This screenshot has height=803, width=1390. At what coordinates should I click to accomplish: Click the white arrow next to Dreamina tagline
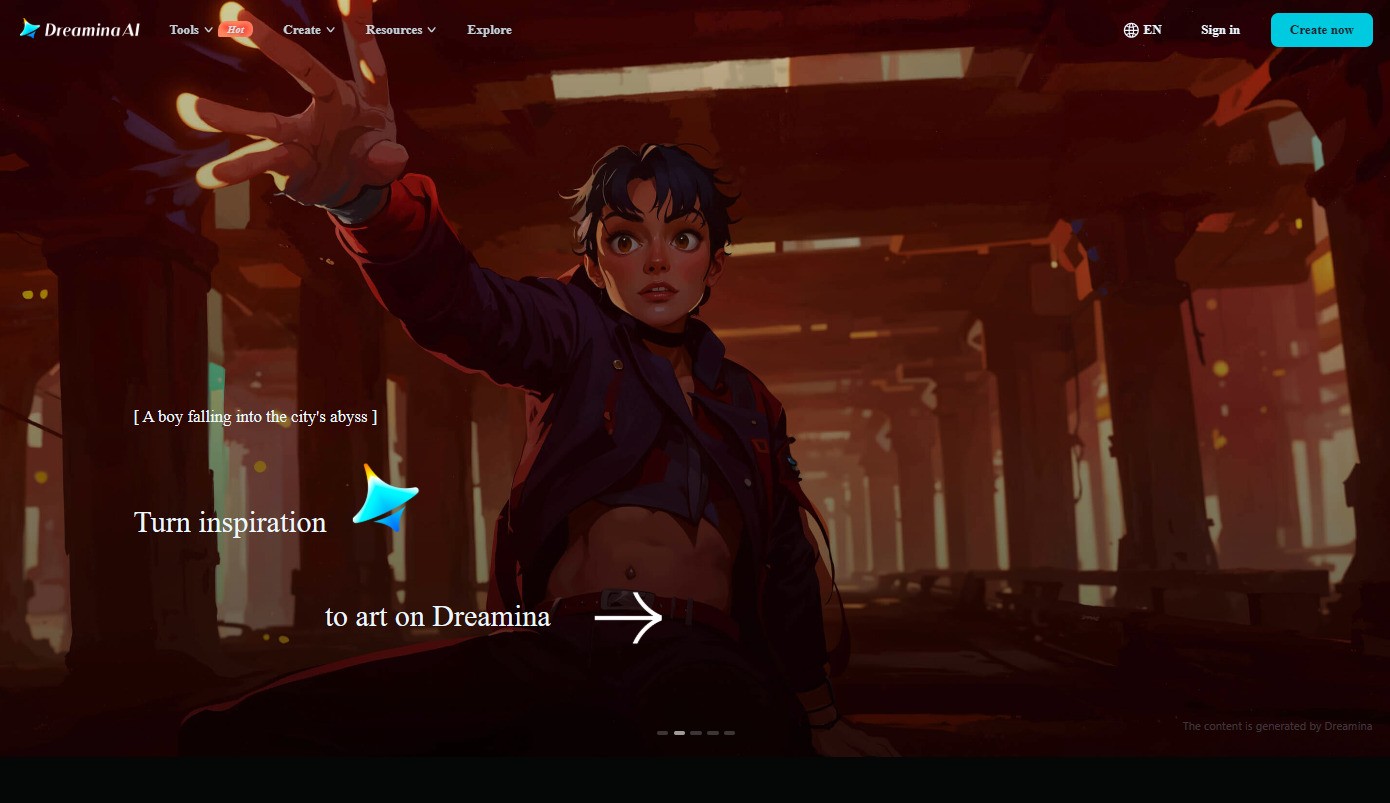tap(628, 618)
